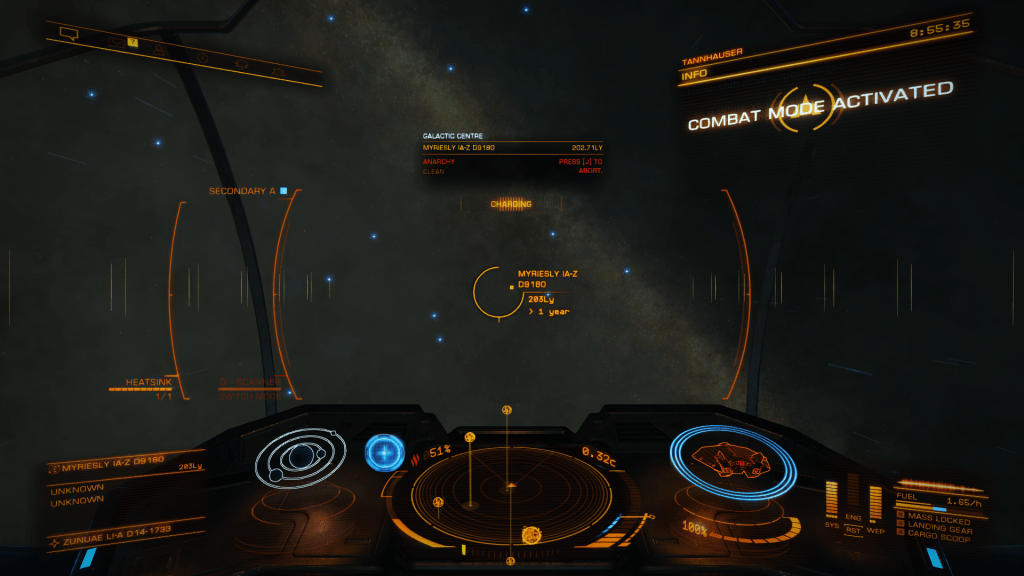Open the comms chat bubble icon
1024x576 pixels.
tap(68, 33)
